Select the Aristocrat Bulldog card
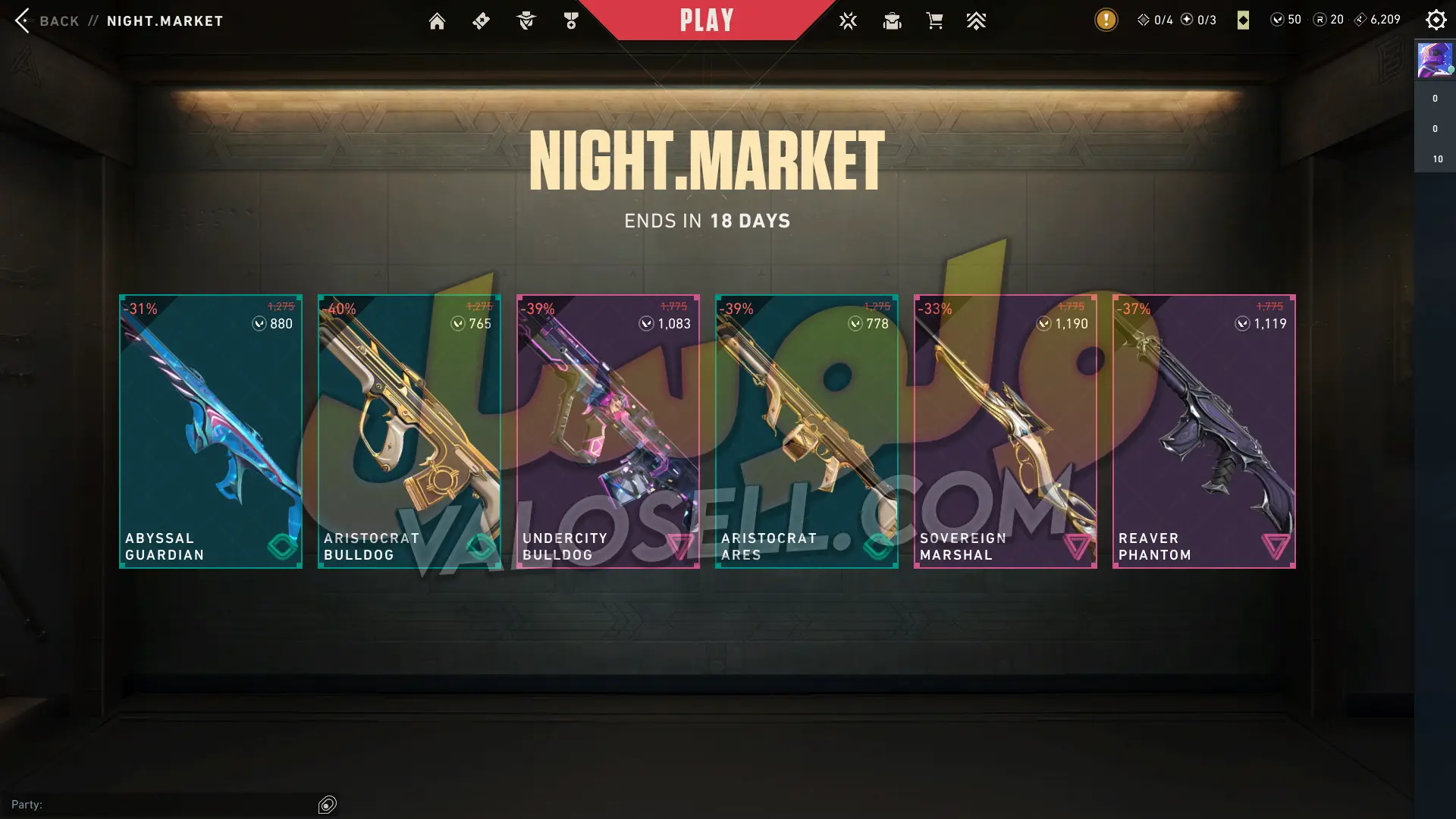The height and width of the screenshot is (819, 1456). pos(409,431)
